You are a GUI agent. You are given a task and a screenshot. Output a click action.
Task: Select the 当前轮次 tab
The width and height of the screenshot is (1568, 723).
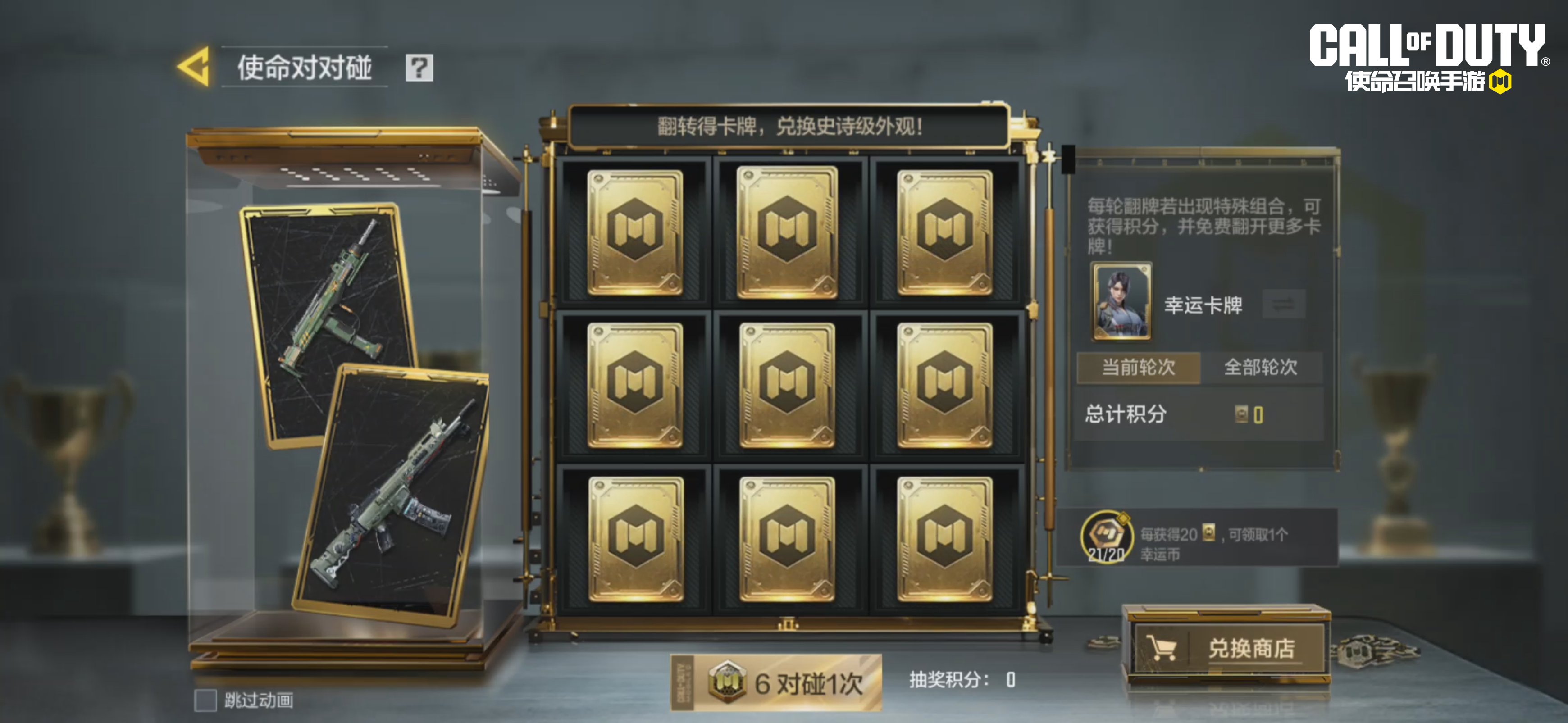tap(1138, 367)
